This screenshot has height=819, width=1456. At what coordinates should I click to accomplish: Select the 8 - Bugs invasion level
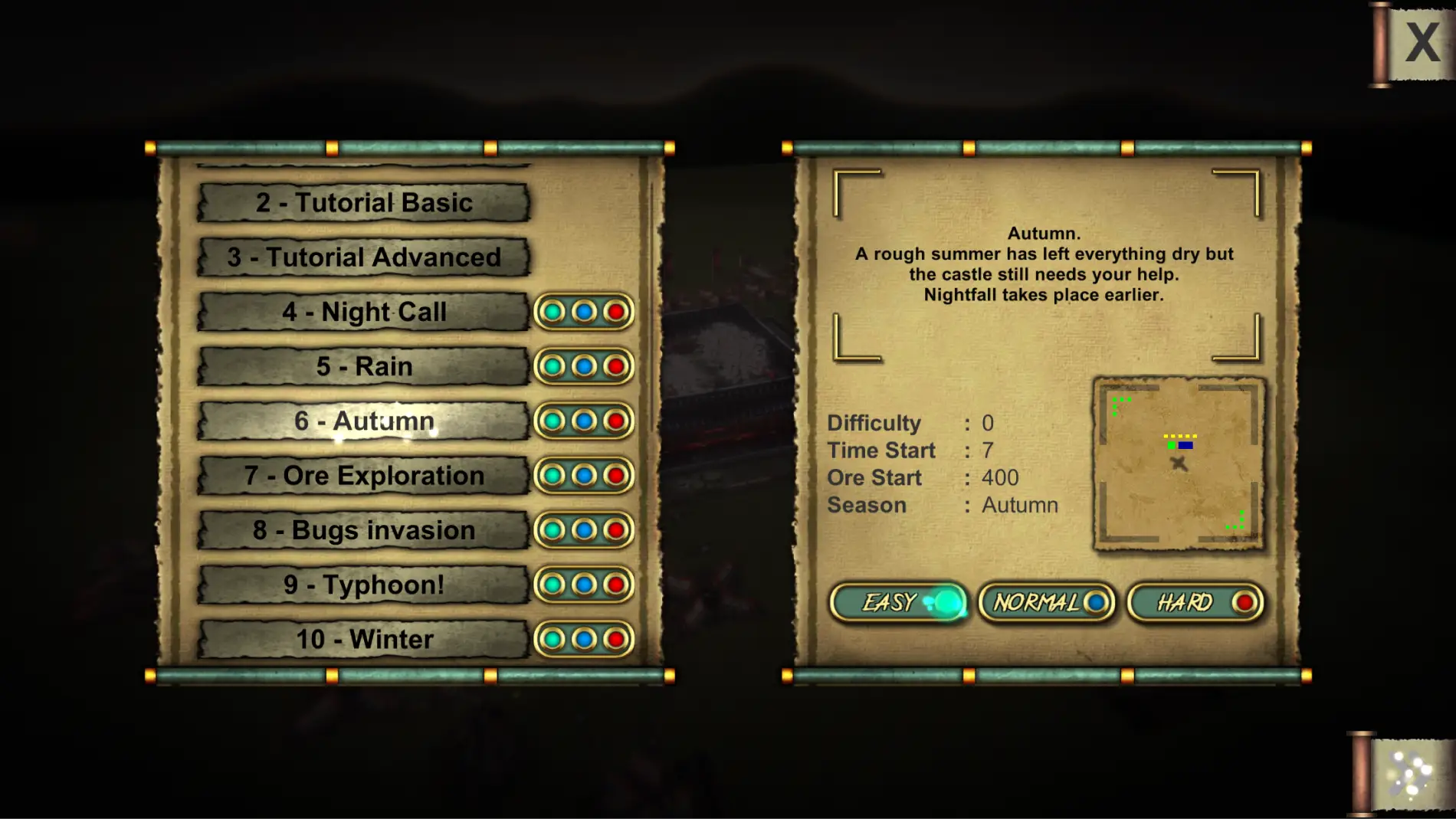(x=363, y=530)
